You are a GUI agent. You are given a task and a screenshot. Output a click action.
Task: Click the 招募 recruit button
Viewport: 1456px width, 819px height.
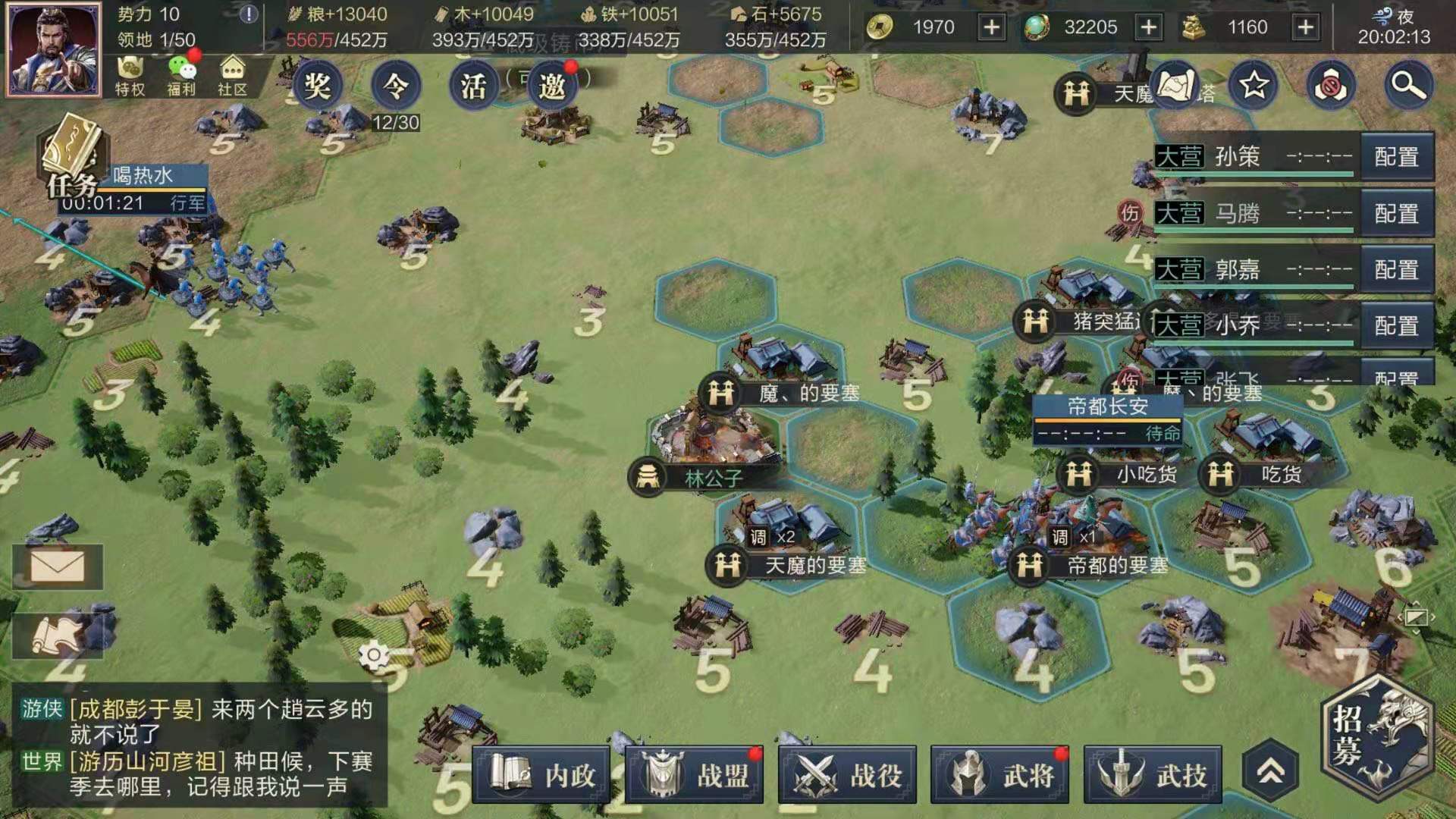pyautogui.click(x=1376, y=737)
